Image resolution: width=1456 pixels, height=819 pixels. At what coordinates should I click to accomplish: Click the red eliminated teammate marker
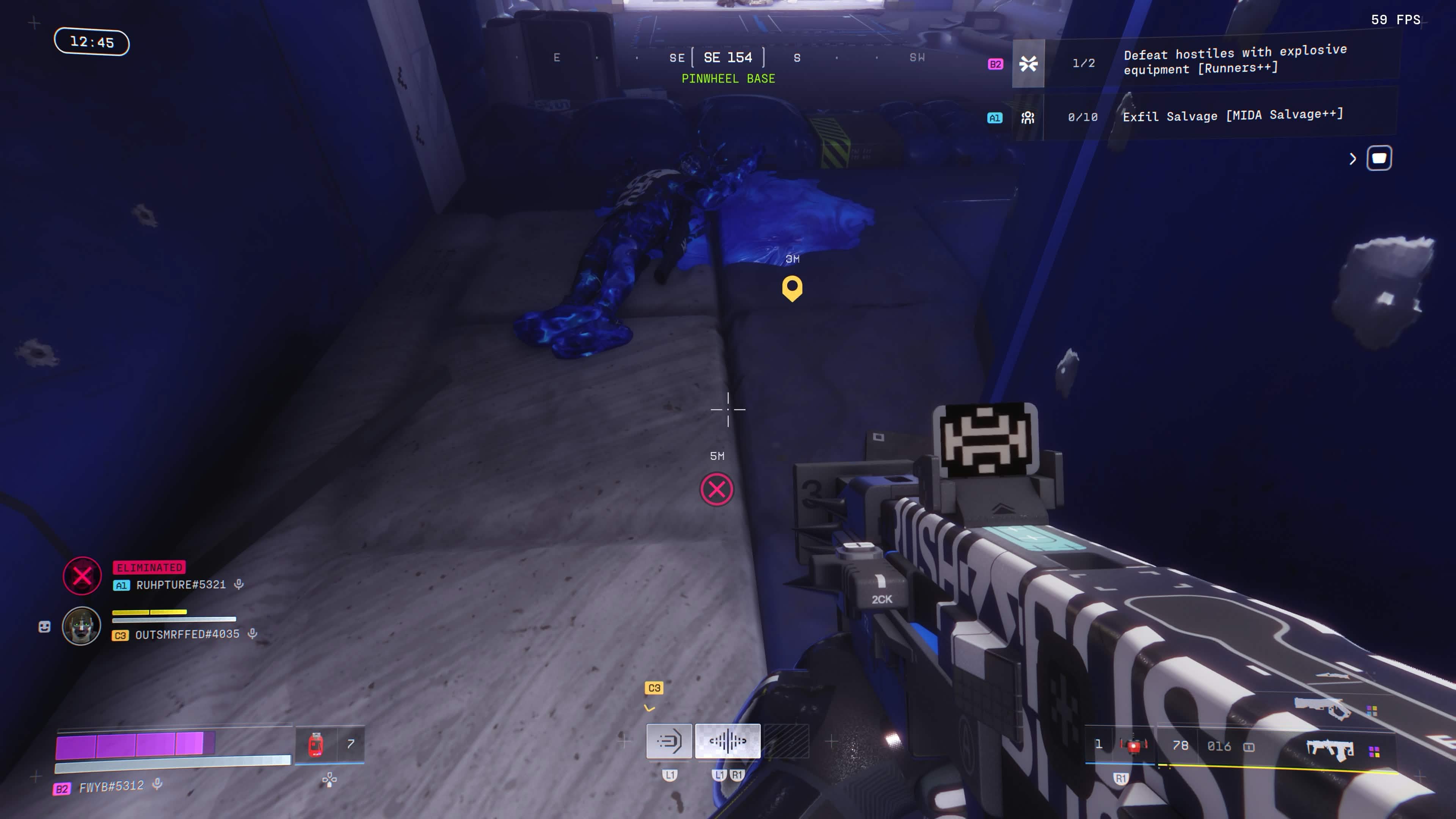pos(716,490)
